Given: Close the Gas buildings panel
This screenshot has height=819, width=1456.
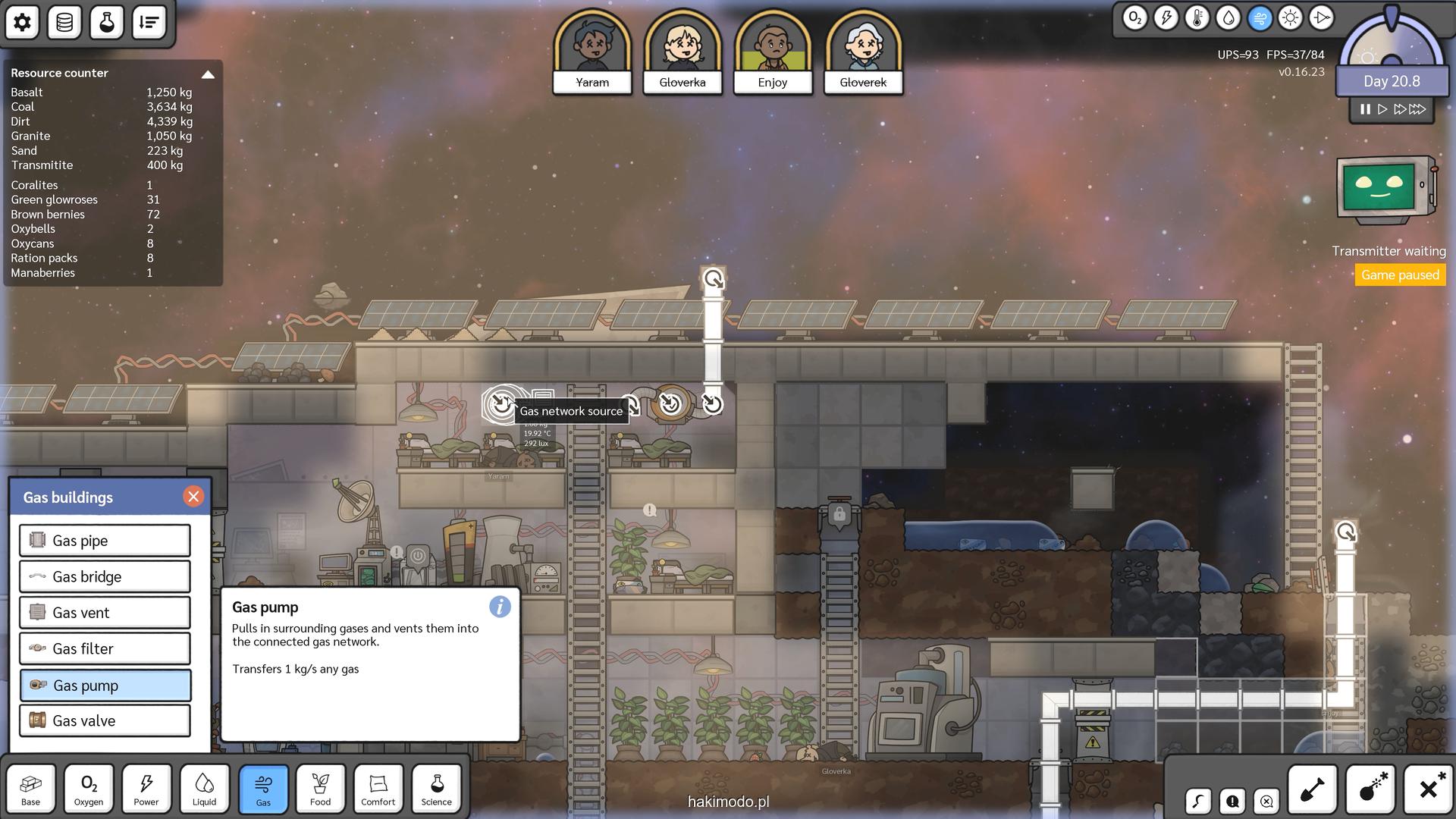Looking at the screenshot, I should pyautogui.click(x=193, y=497).
